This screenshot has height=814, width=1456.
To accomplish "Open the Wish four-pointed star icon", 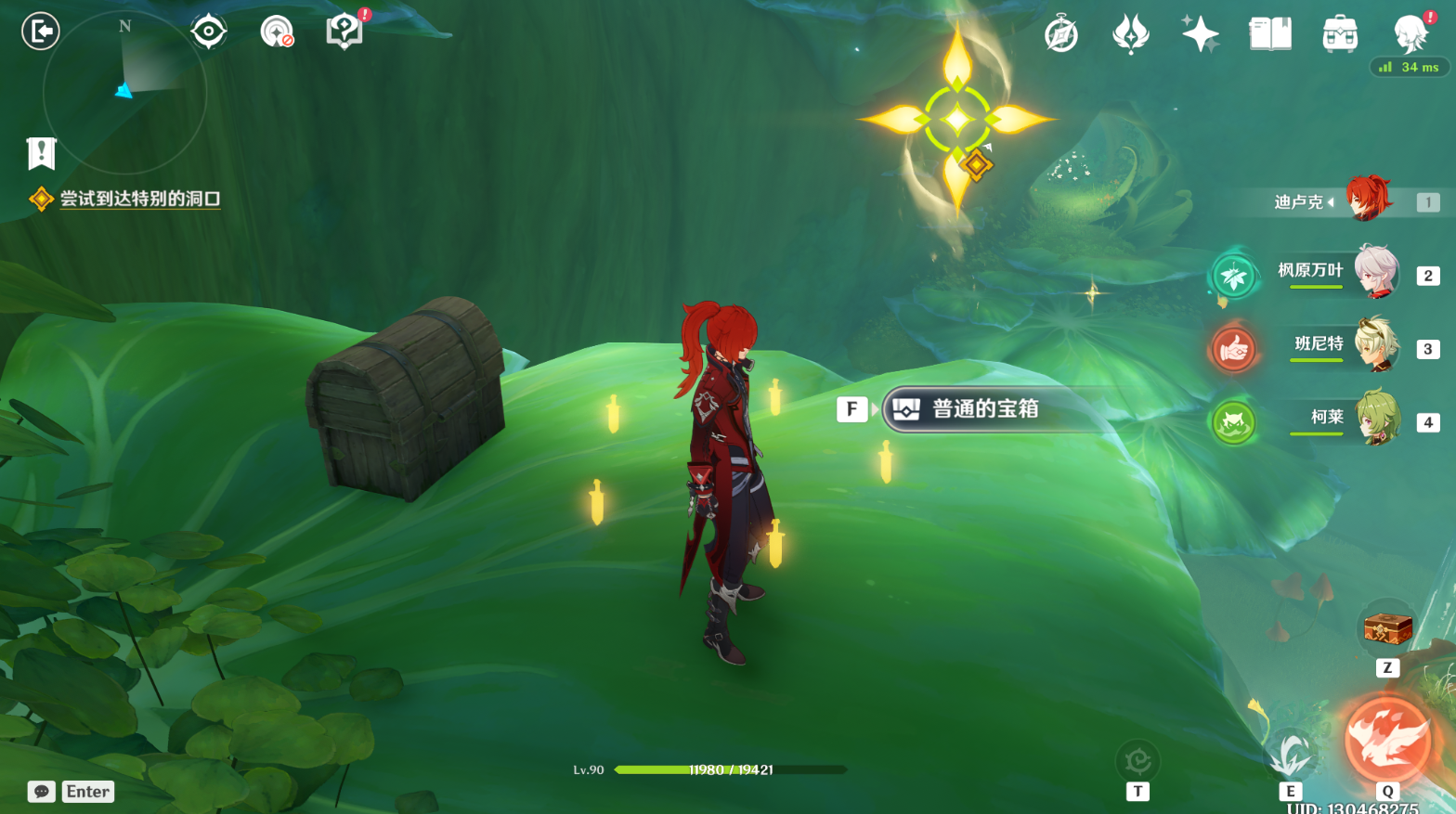I will pyautogui.click(x=1200, y=34).
